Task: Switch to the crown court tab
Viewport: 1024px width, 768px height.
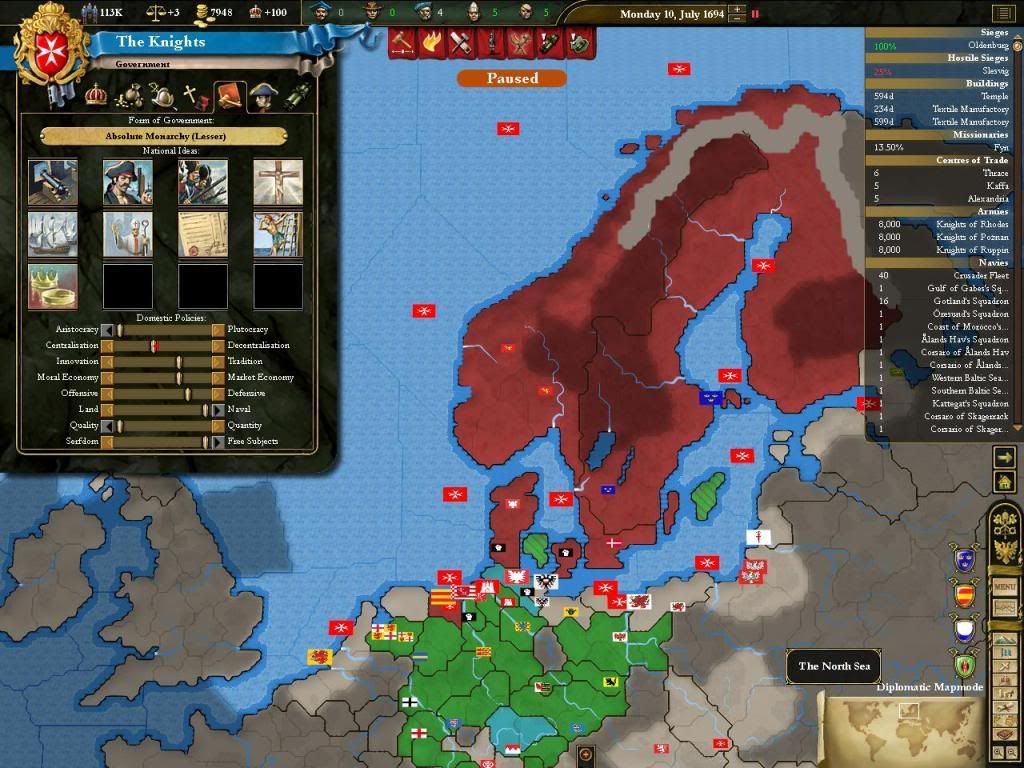Action: (x=96, y=96)
